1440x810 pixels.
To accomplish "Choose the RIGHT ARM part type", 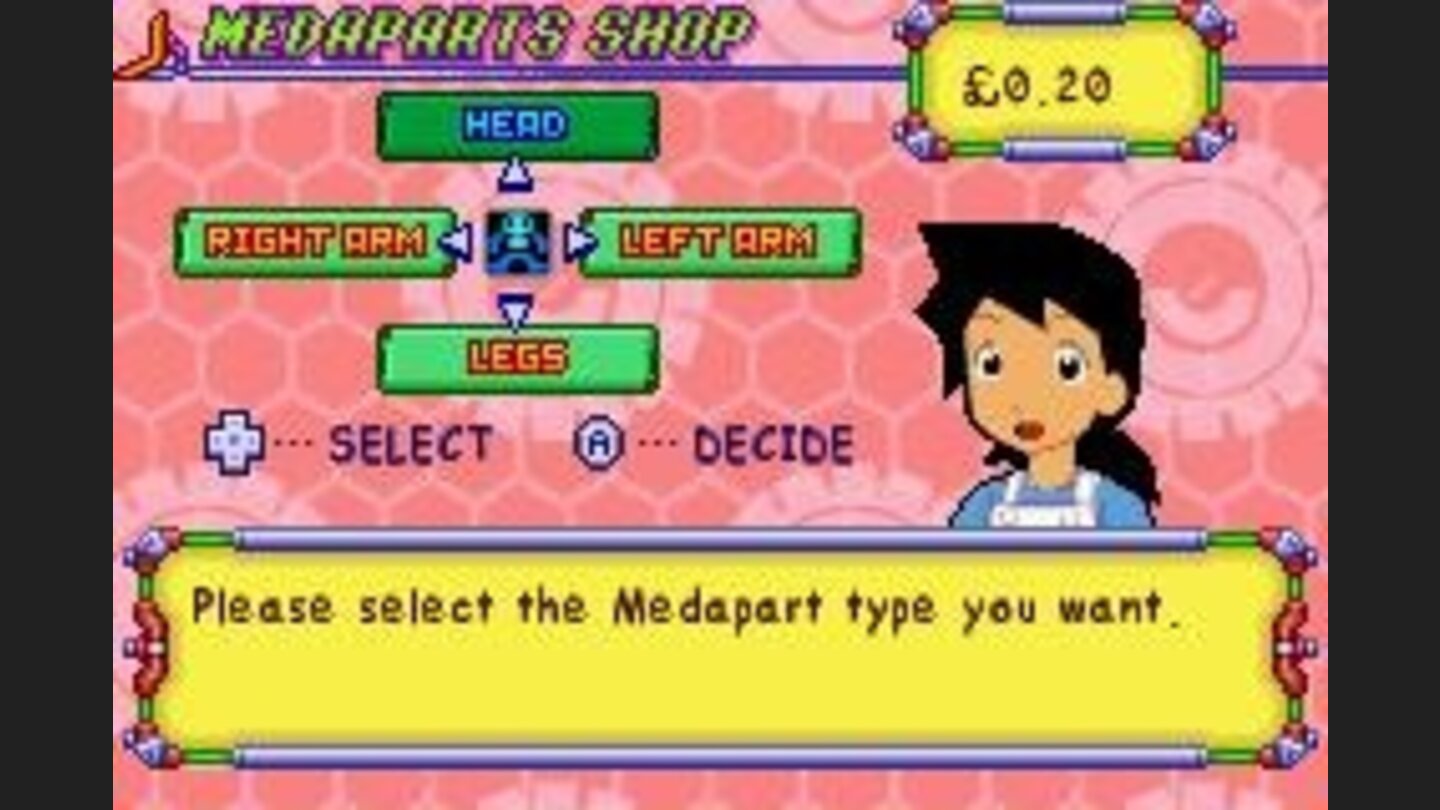I will [x=318, y=240].
